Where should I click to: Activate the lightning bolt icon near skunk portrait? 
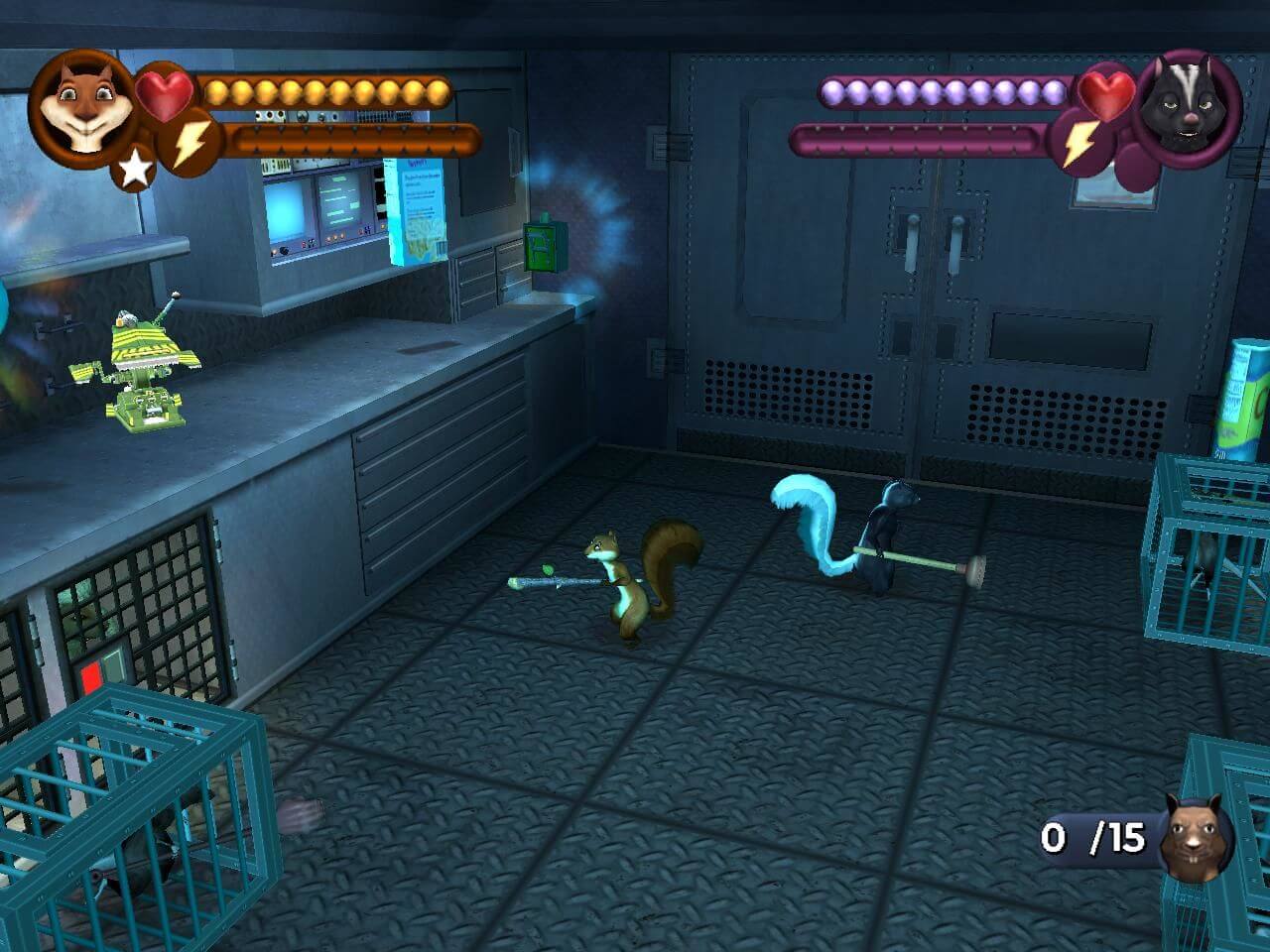click(x=1079, y=145)
